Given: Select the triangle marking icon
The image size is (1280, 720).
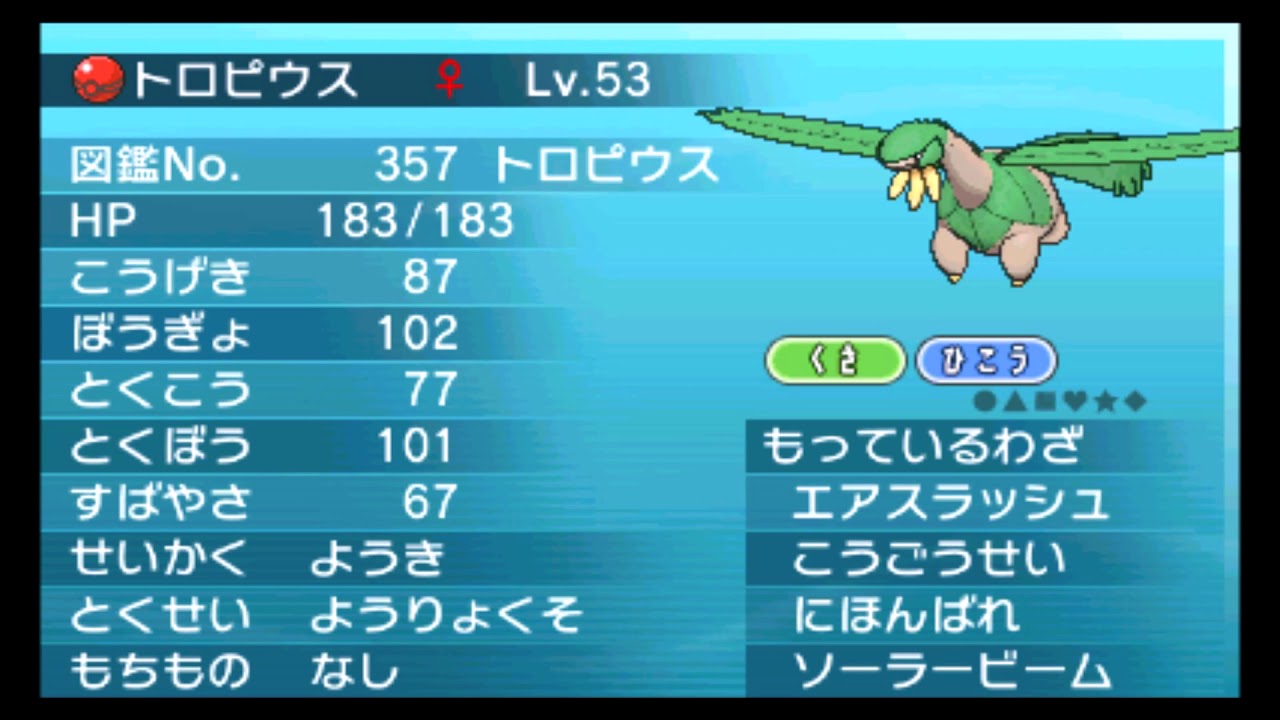Looking at the screenshot, I should 1014,399.
